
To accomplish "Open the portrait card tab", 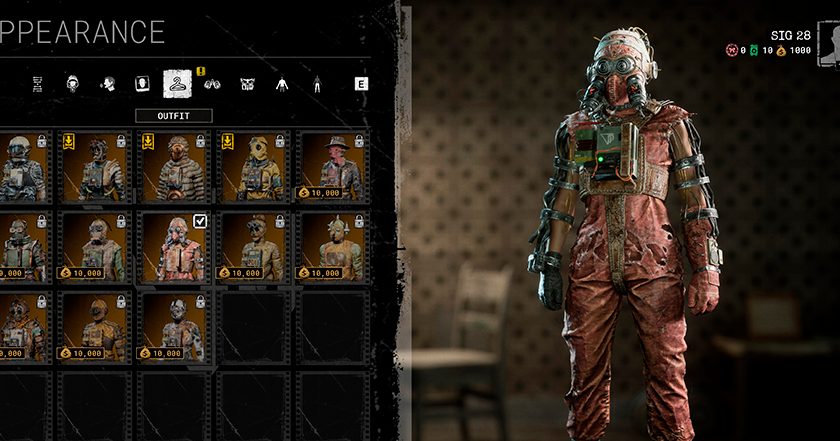I will pos(141,84).
